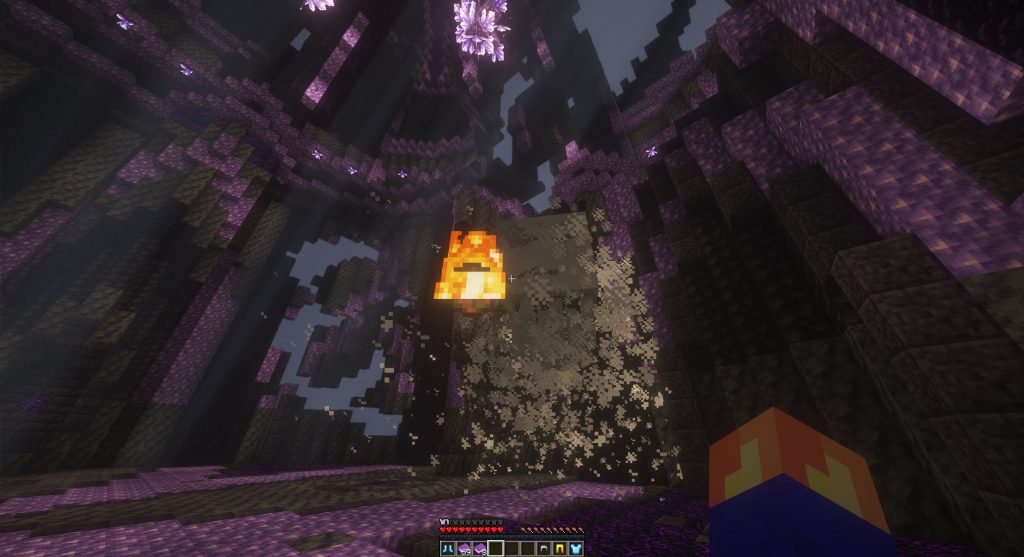
Task: Click the highlighted empty hotbar slot
Action: pyautogui.click(x=496, y=548)
